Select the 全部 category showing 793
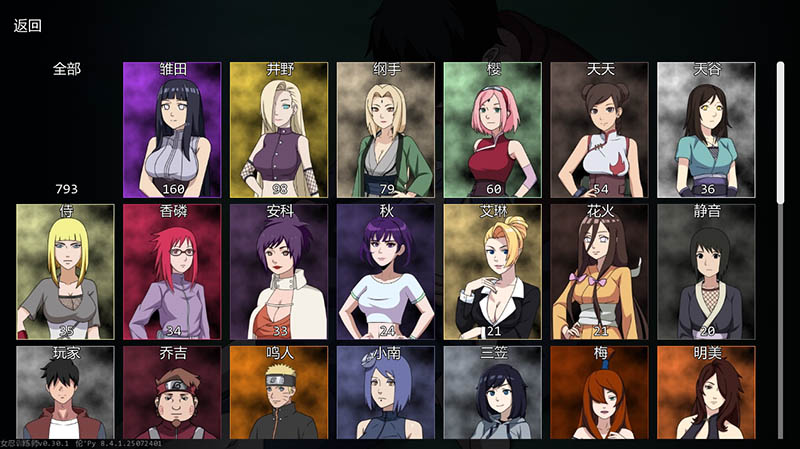Viewport: 800px width, 449px height. (66, 128)
